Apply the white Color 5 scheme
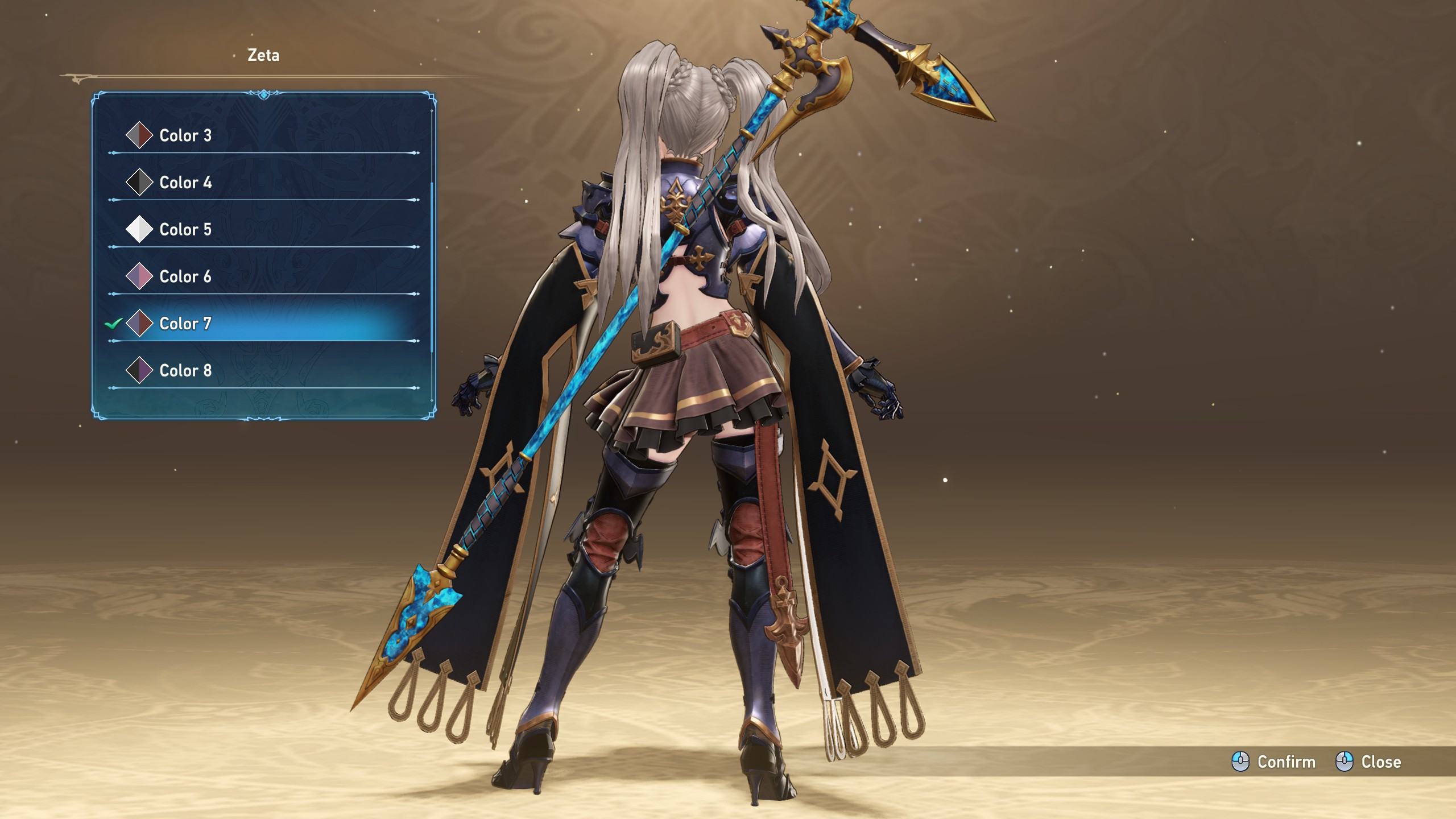This screenshot has width=1456, height=819. click(185, 230)
